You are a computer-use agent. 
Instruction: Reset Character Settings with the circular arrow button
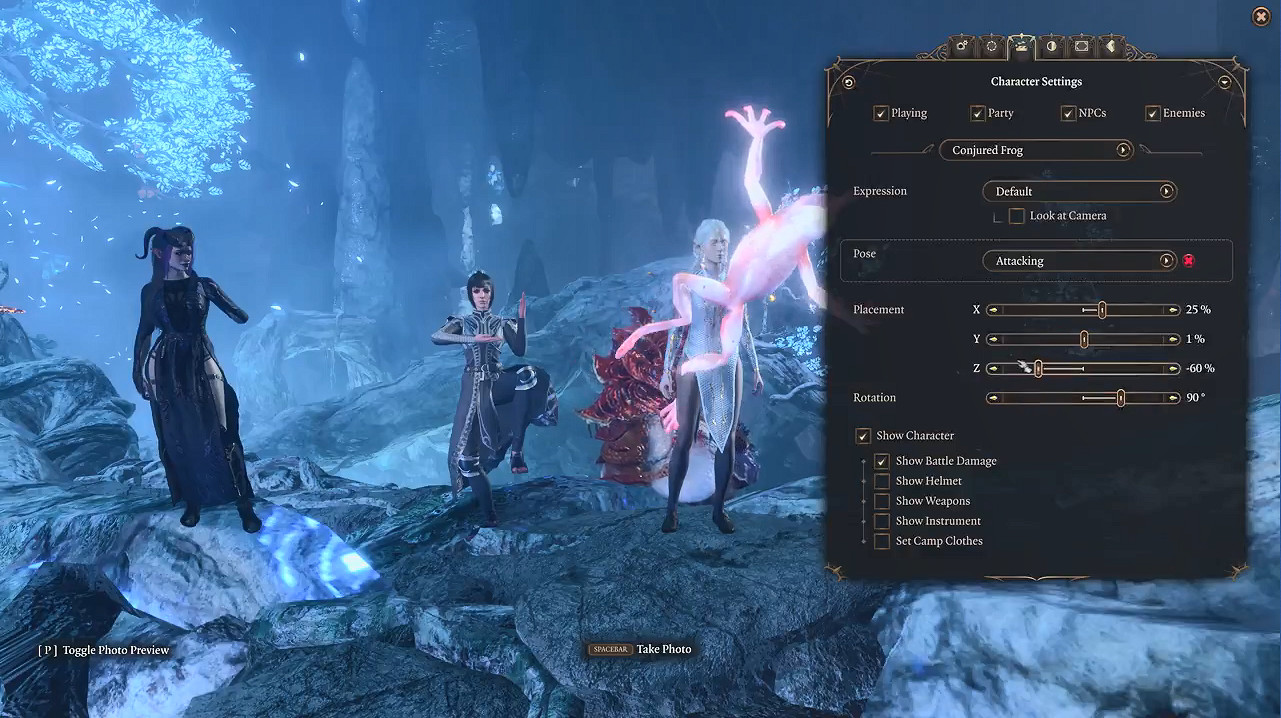coord(849,83)
